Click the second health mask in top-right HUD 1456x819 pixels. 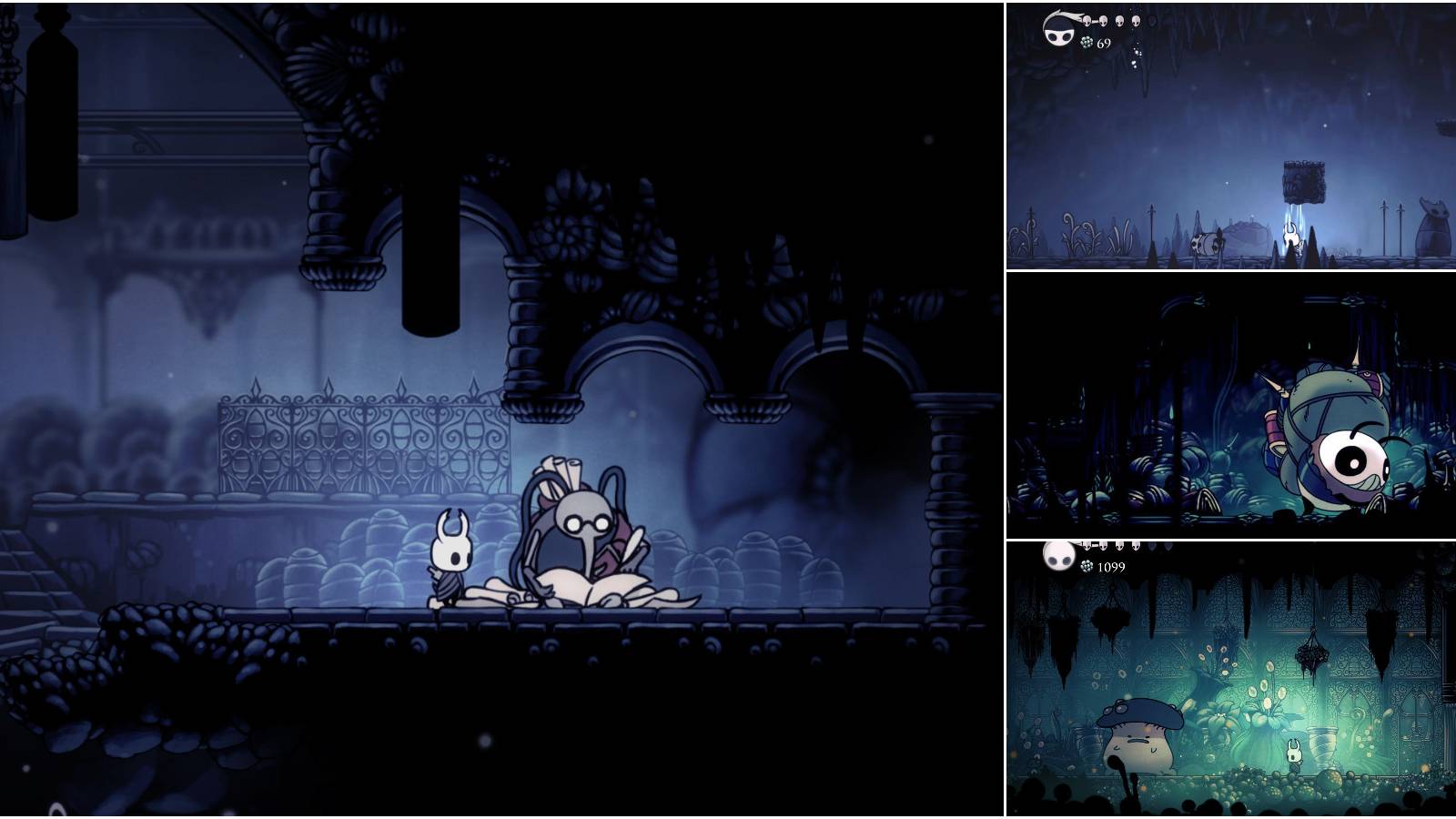click(x=1104, y=20)
